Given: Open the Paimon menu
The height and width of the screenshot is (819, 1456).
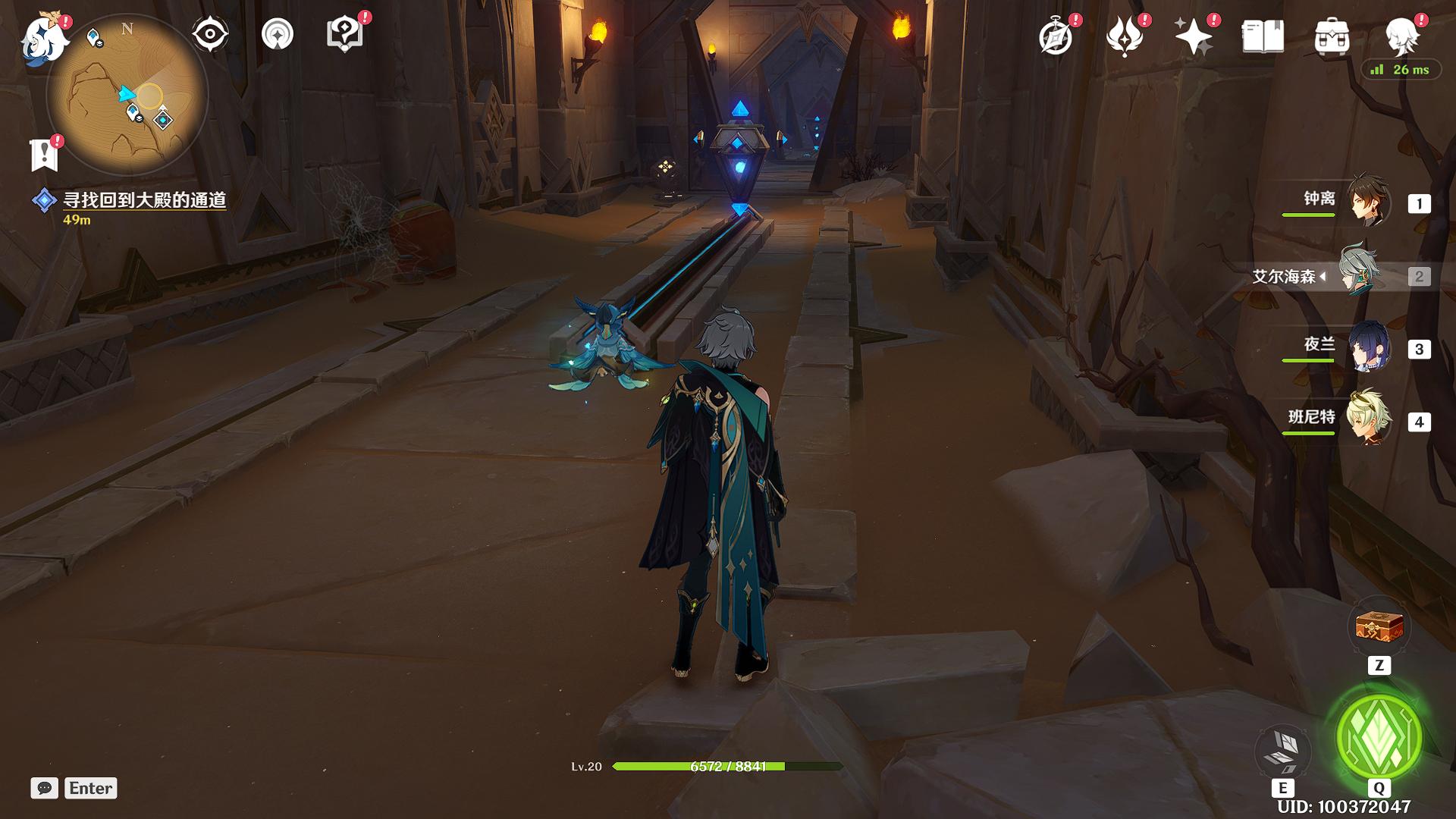Looking at the screenshot, I should 44,38.
